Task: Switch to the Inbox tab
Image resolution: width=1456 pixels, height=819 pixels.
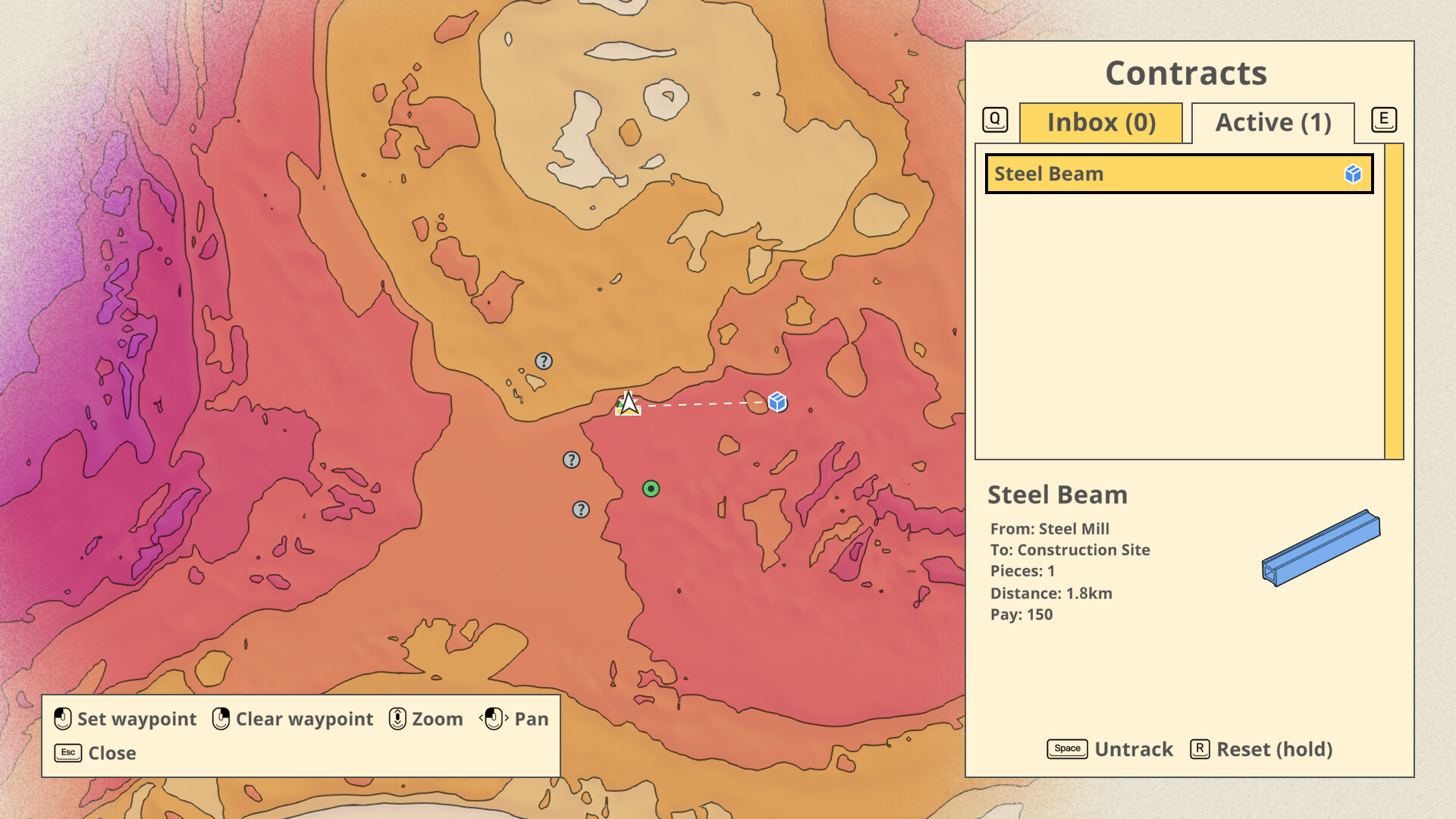Action: pos(1102,122)
